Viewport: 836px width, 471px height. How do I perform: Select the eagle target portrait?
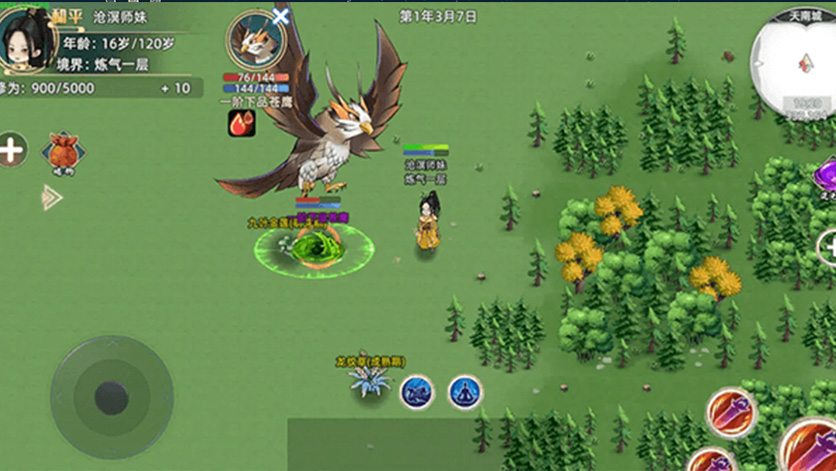pyautogui.click(x=254, y=41)
